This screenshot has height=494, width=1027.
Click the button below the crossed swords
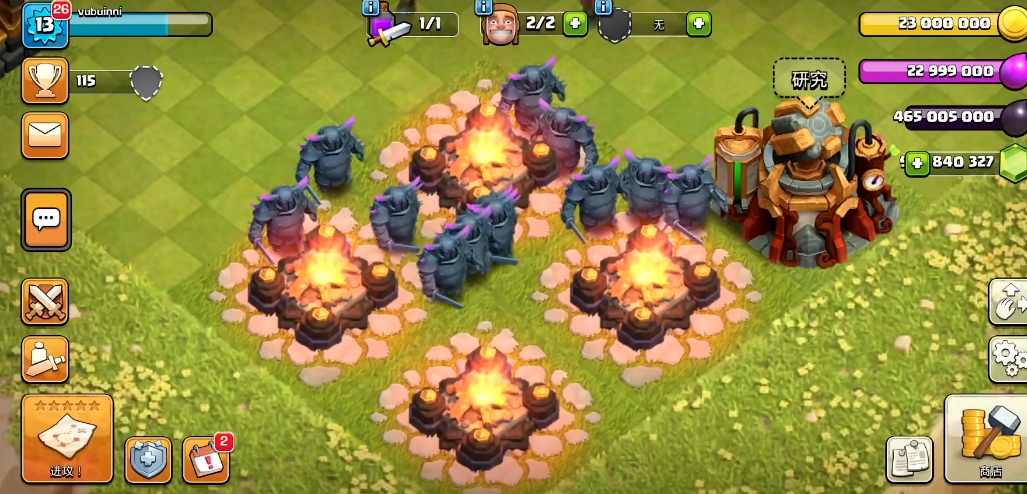pos(46,359)
